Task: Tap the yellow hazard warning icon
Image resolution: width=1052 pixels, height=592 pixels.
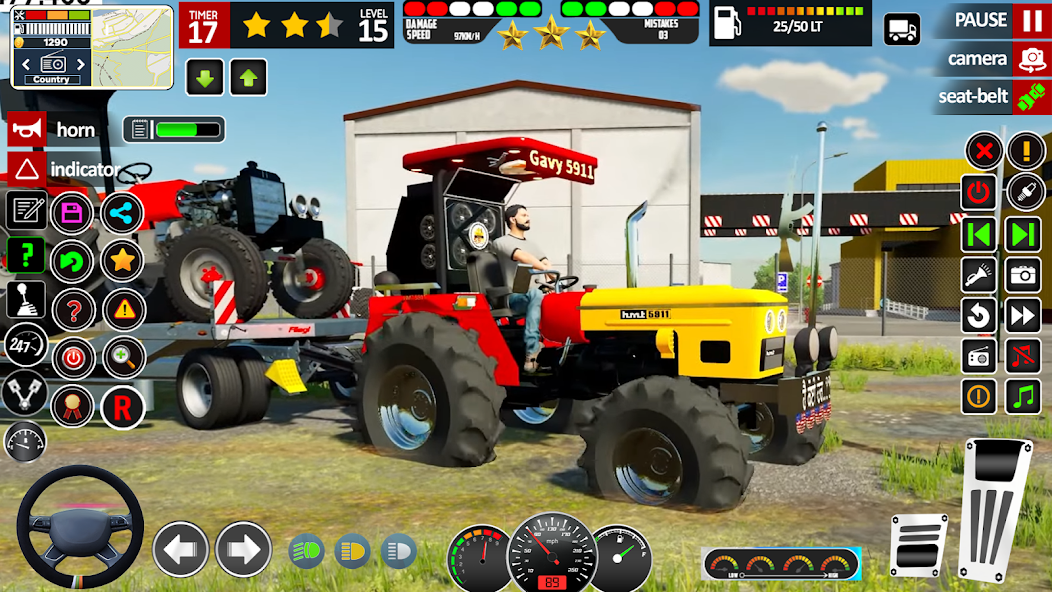Action: pyautogui.click(x=124, y=309)
